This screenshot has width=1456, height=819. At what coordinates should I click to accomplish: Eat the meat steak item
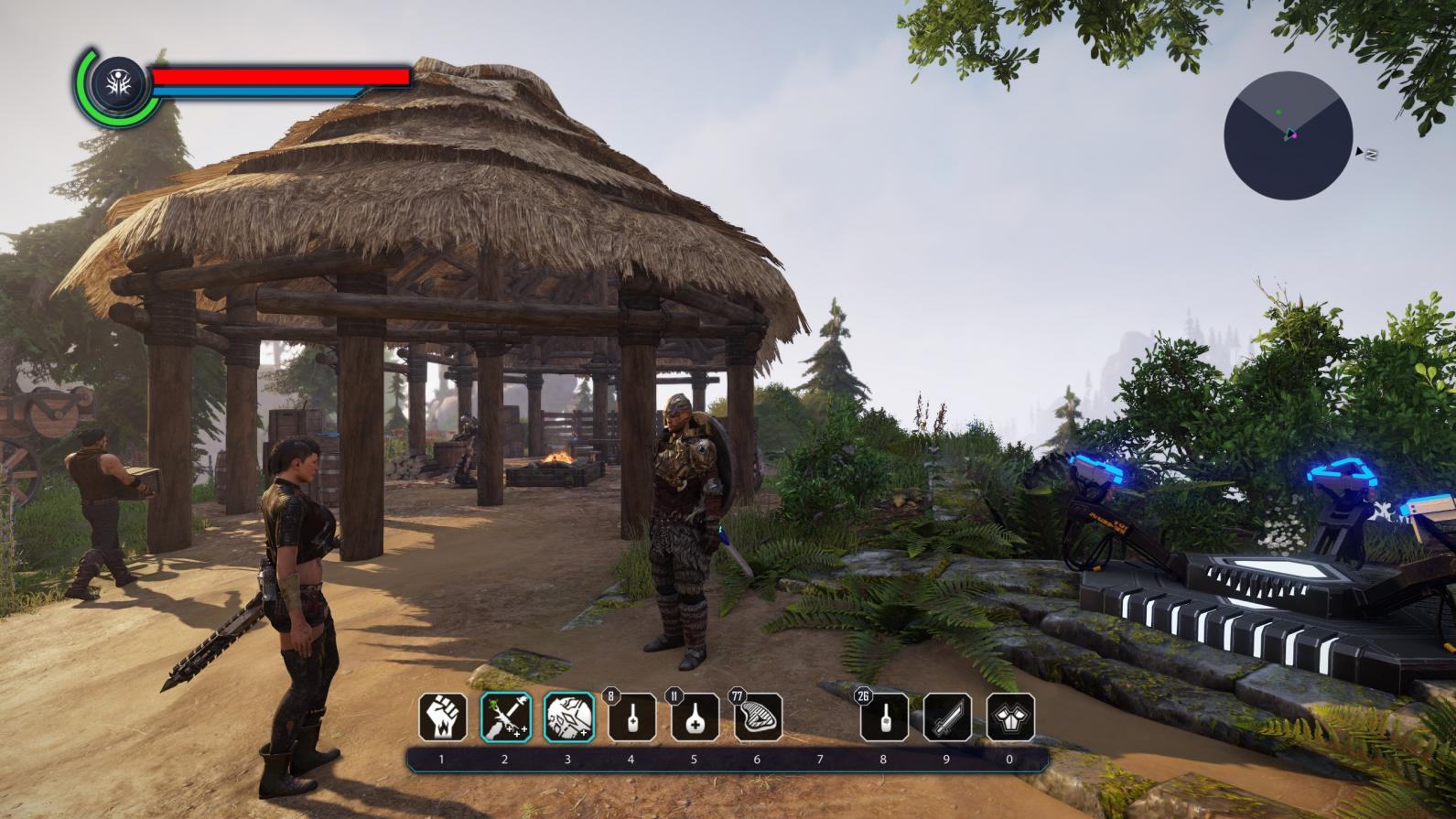point(759,717)
